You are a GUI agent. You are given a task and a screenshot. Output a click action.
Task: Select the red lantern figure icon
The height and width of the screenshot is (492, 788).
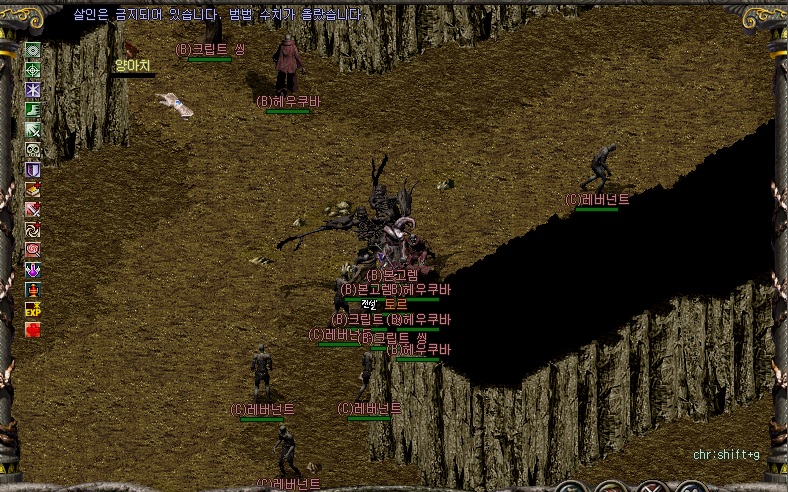tap(33, 289)
